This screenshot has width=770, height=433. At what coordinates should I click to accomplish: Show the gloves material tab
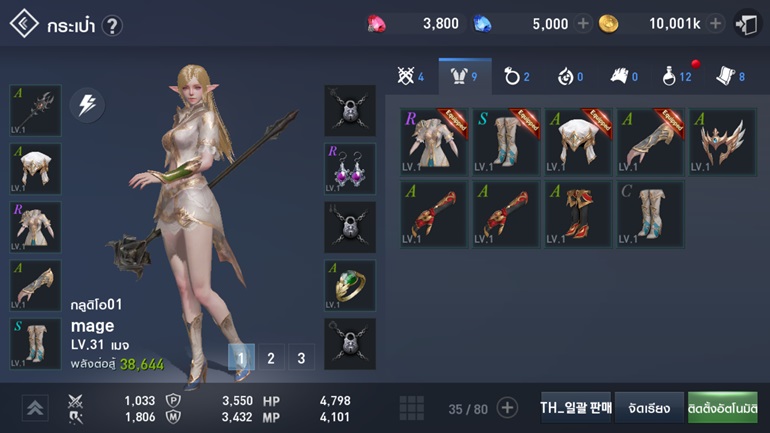(622, 76)
